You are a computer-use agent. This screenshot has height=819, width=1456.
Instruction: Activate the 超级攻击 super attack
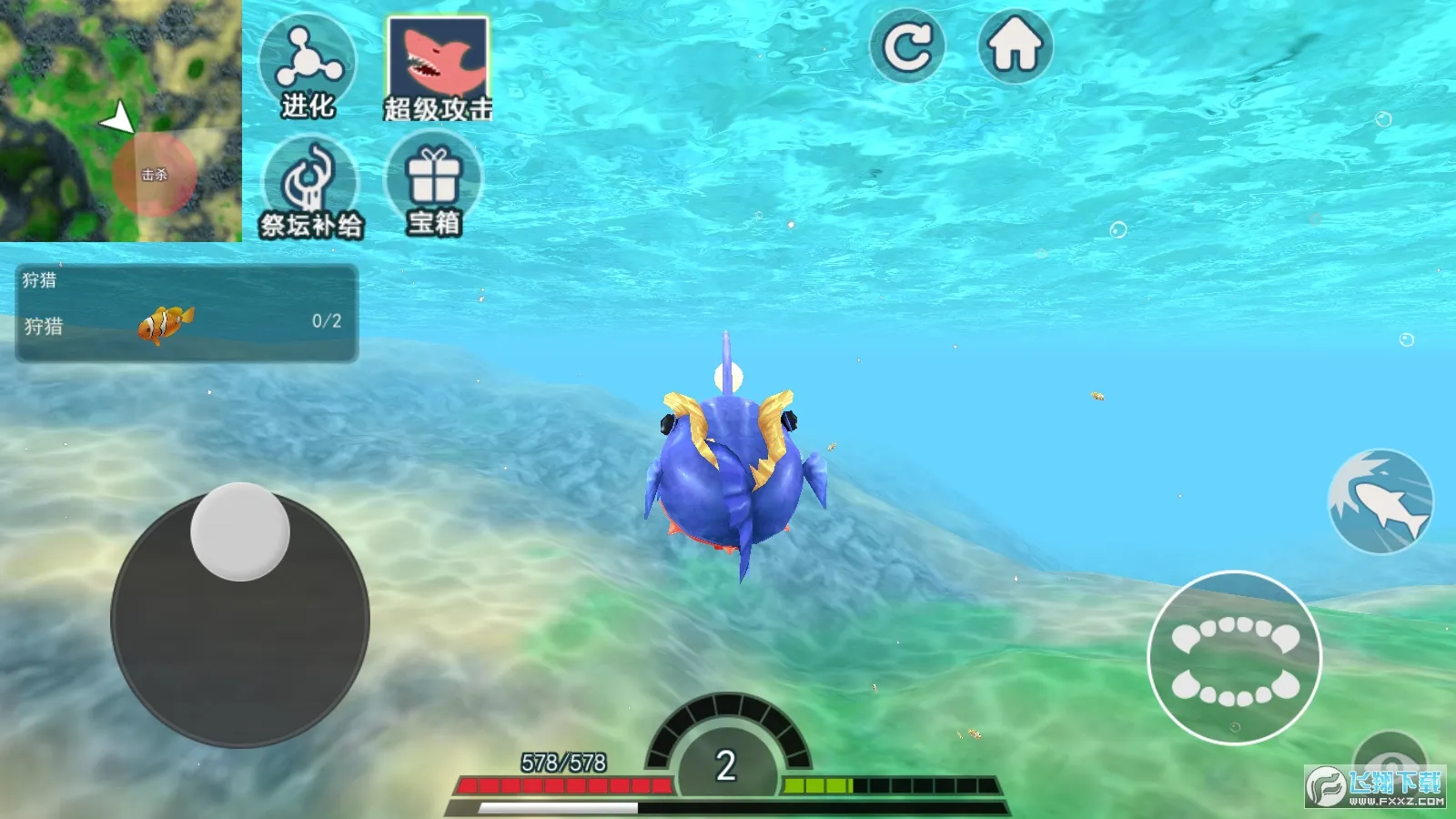438,69
